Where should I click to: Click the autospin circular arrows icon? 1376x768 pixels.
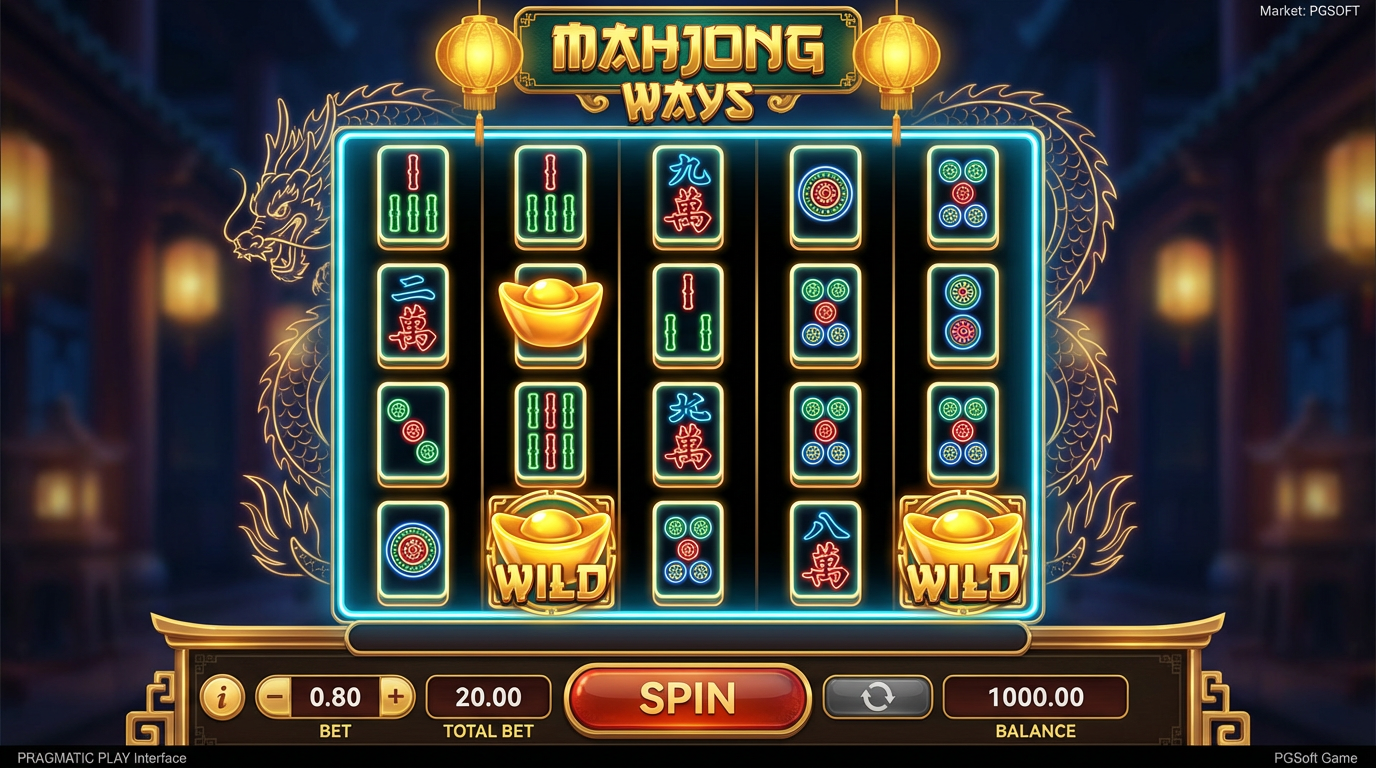click(877, 696)
